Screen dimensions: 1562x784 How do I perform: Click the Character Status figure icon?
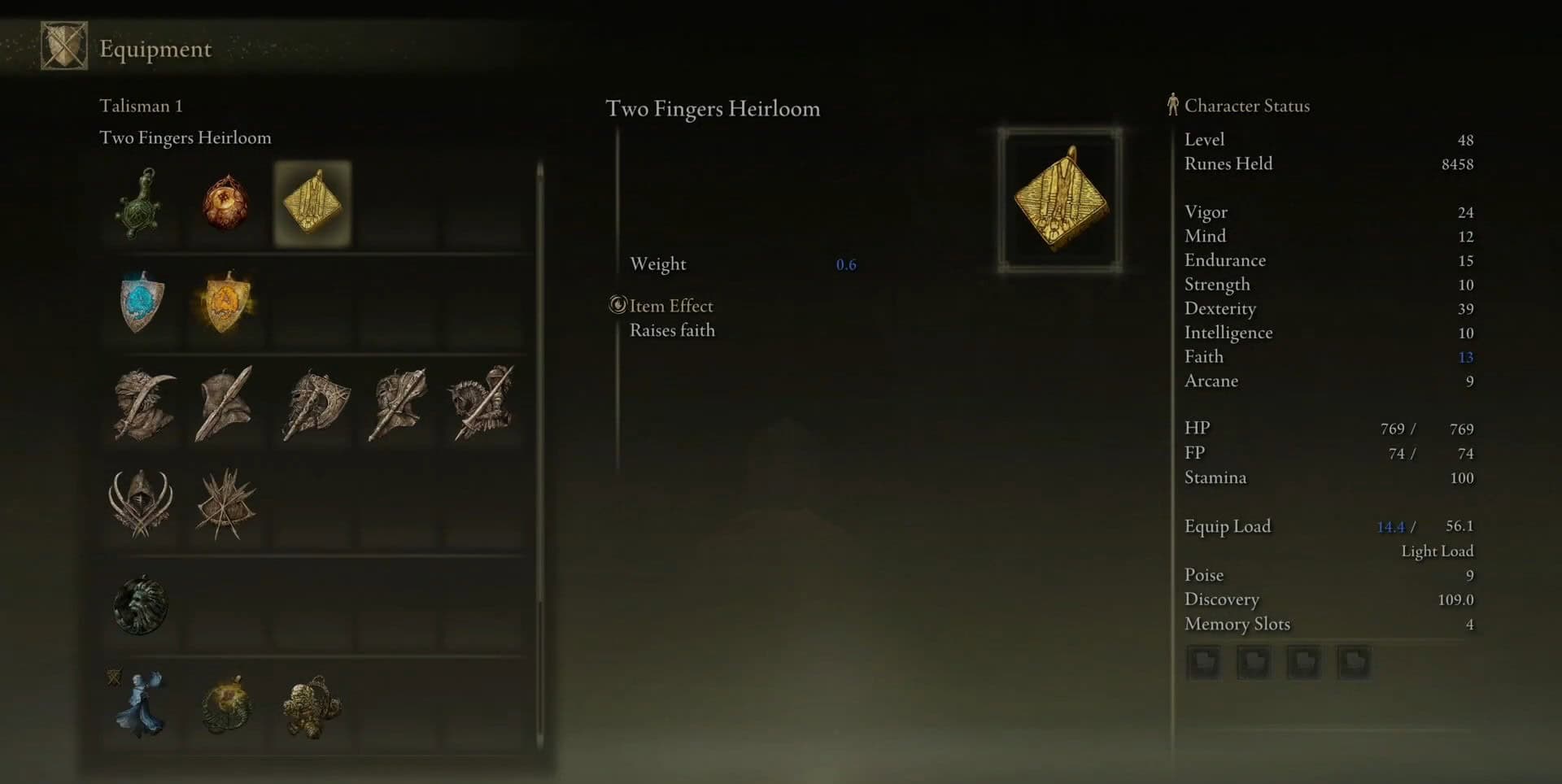pyautogui.click(x=1172, y=104)
